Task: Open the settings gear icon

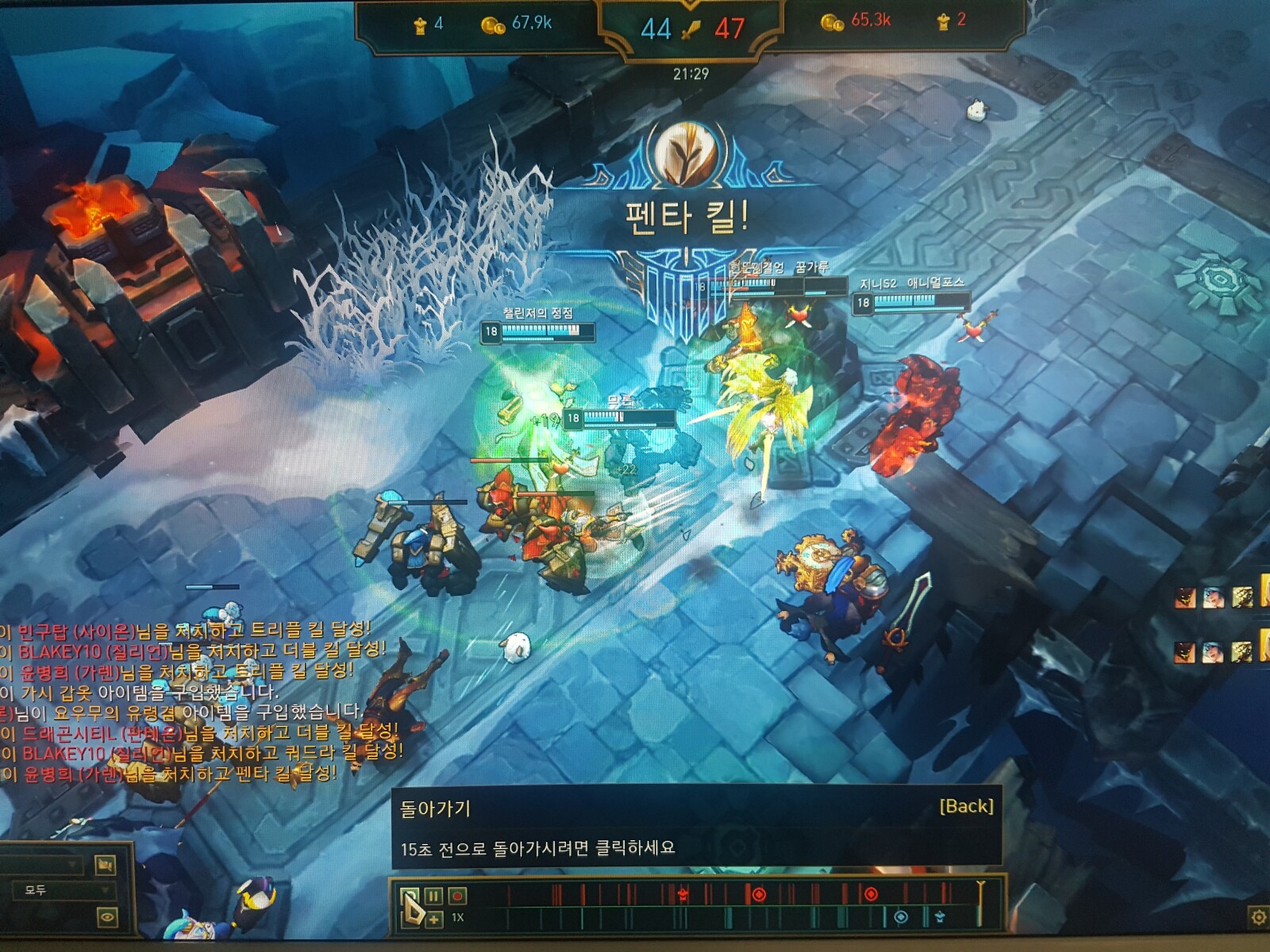Action: 1258,918
